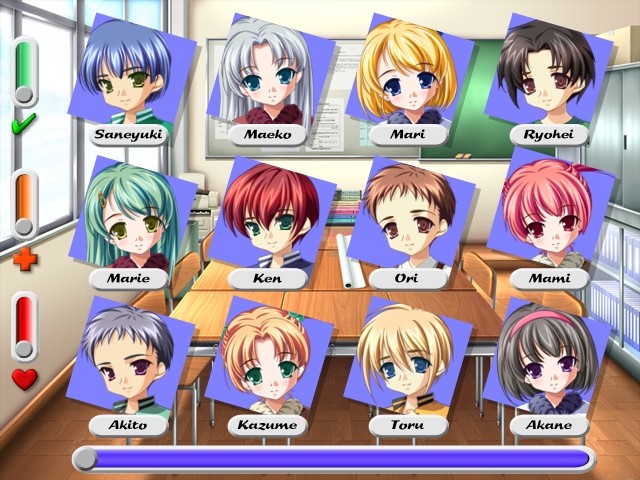Screen dimensions: 640x480
Task: Choose the Toru portrait card
Action: tap(407, 362)
